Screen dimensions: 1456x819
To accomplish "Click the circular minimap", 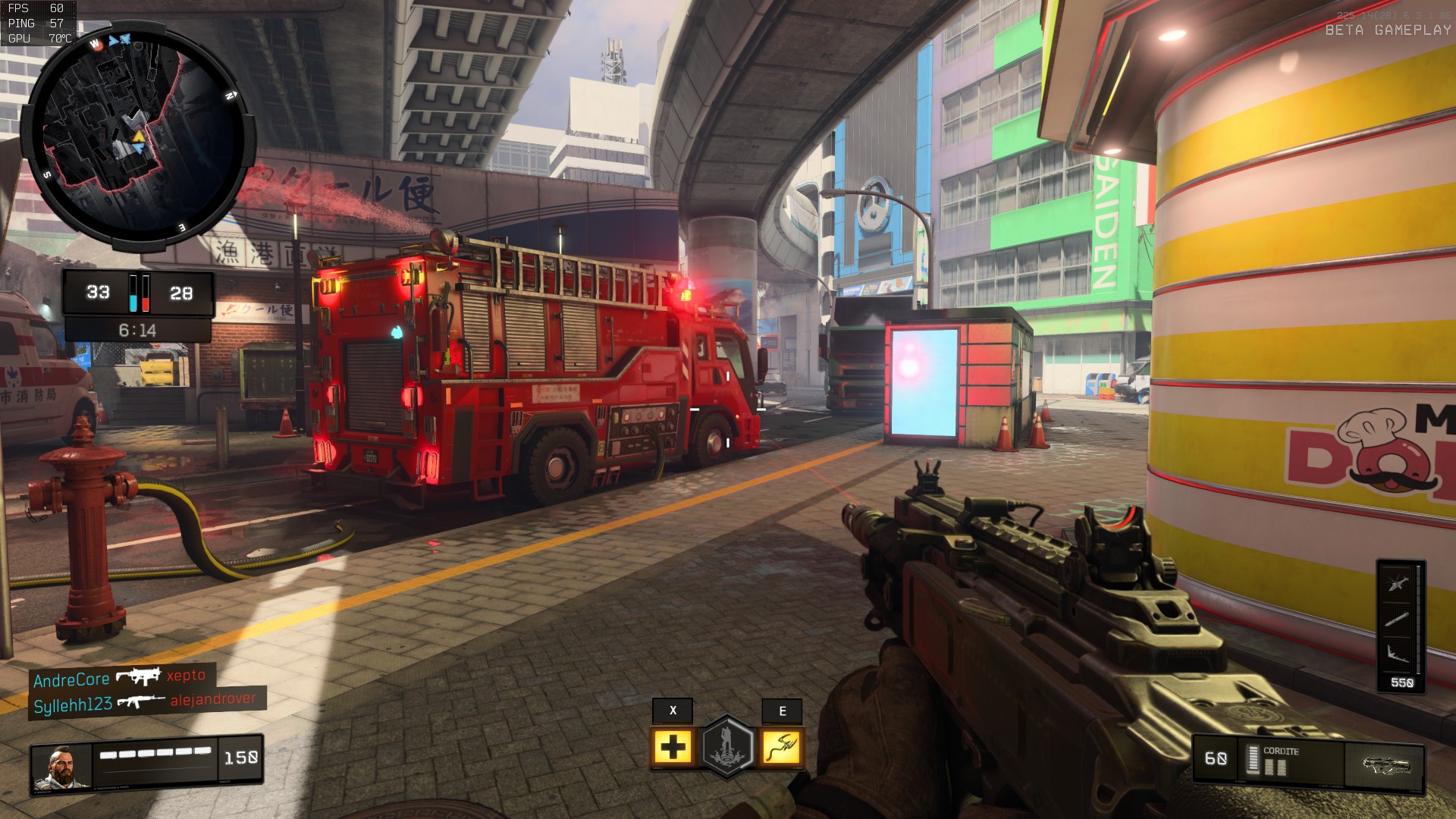I will tap(136, 136).
